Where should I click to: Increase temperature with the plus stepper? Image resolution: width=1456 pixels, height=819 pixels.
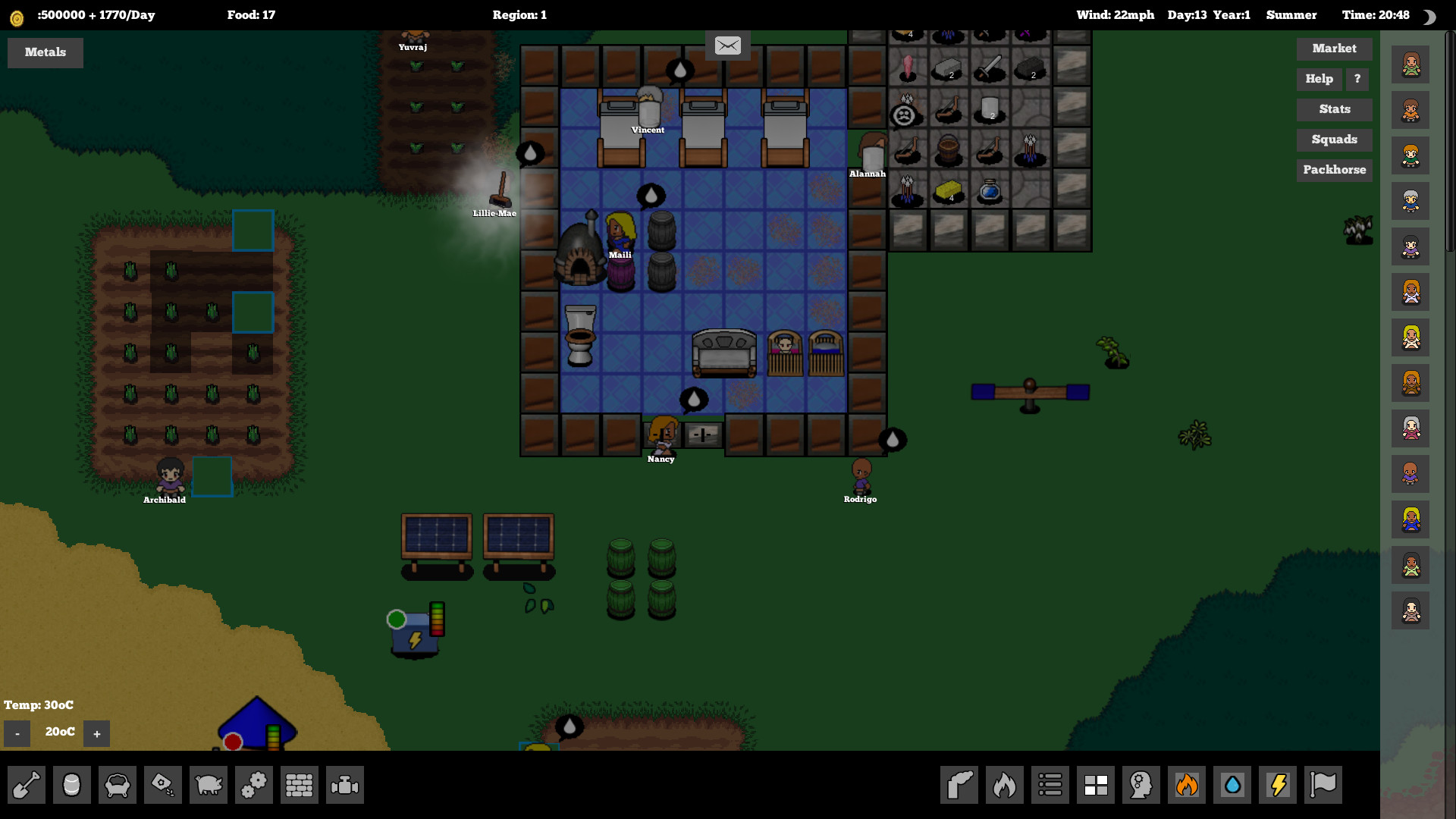(96, 733)
